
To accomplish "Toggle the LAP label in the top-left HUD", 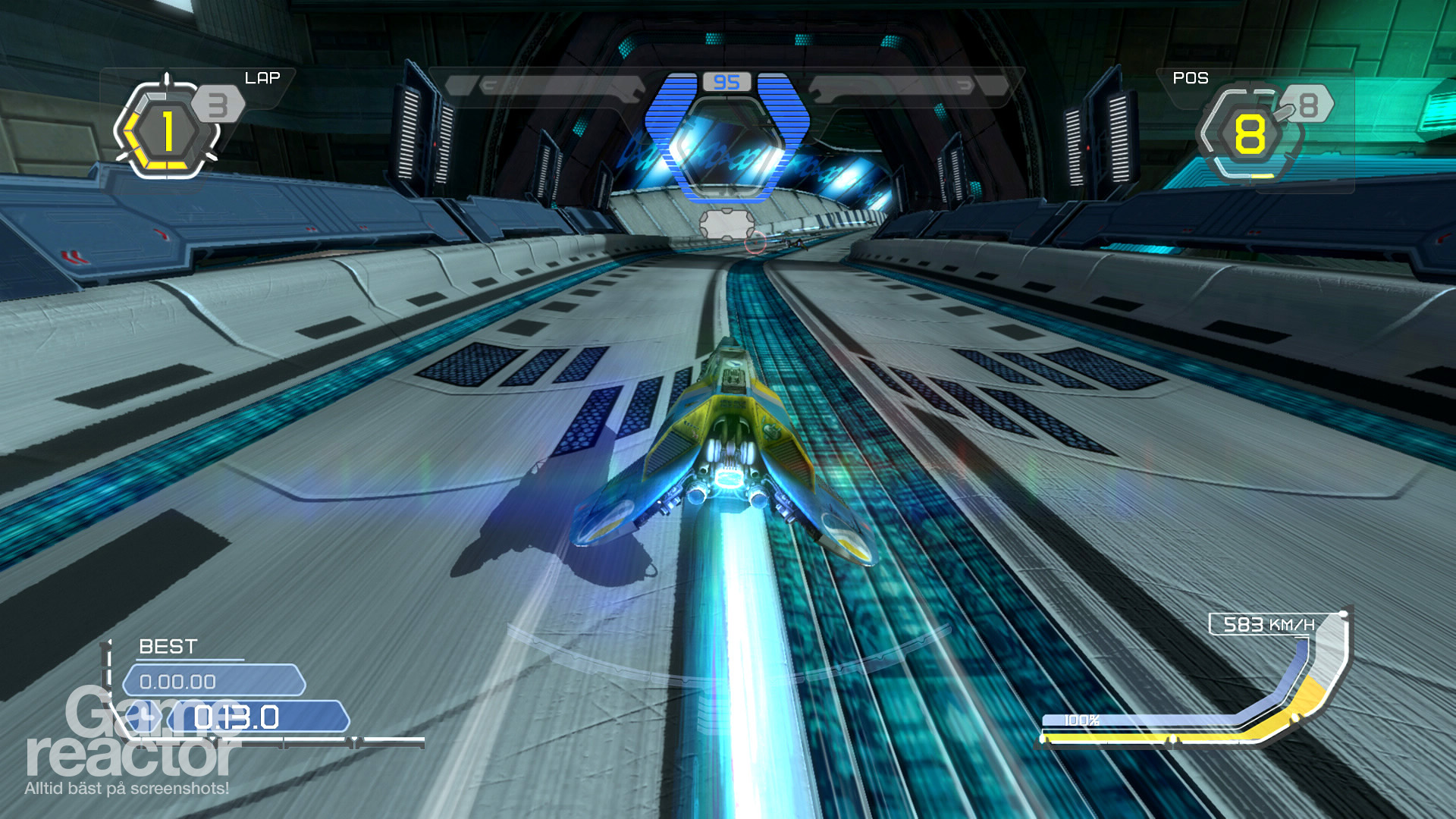I will (x=262, y=76).
